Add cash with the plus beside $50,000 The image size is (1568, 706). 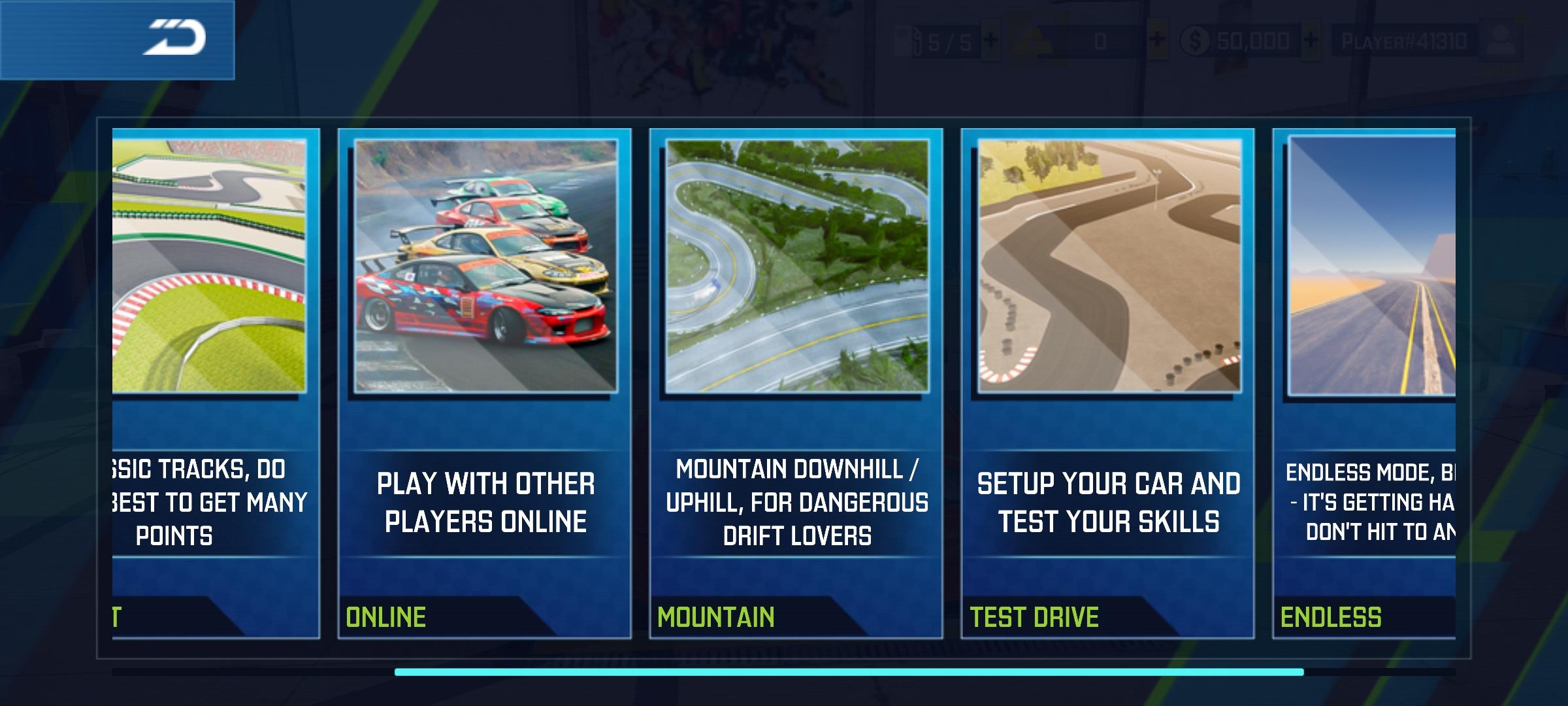[1311, 41]
